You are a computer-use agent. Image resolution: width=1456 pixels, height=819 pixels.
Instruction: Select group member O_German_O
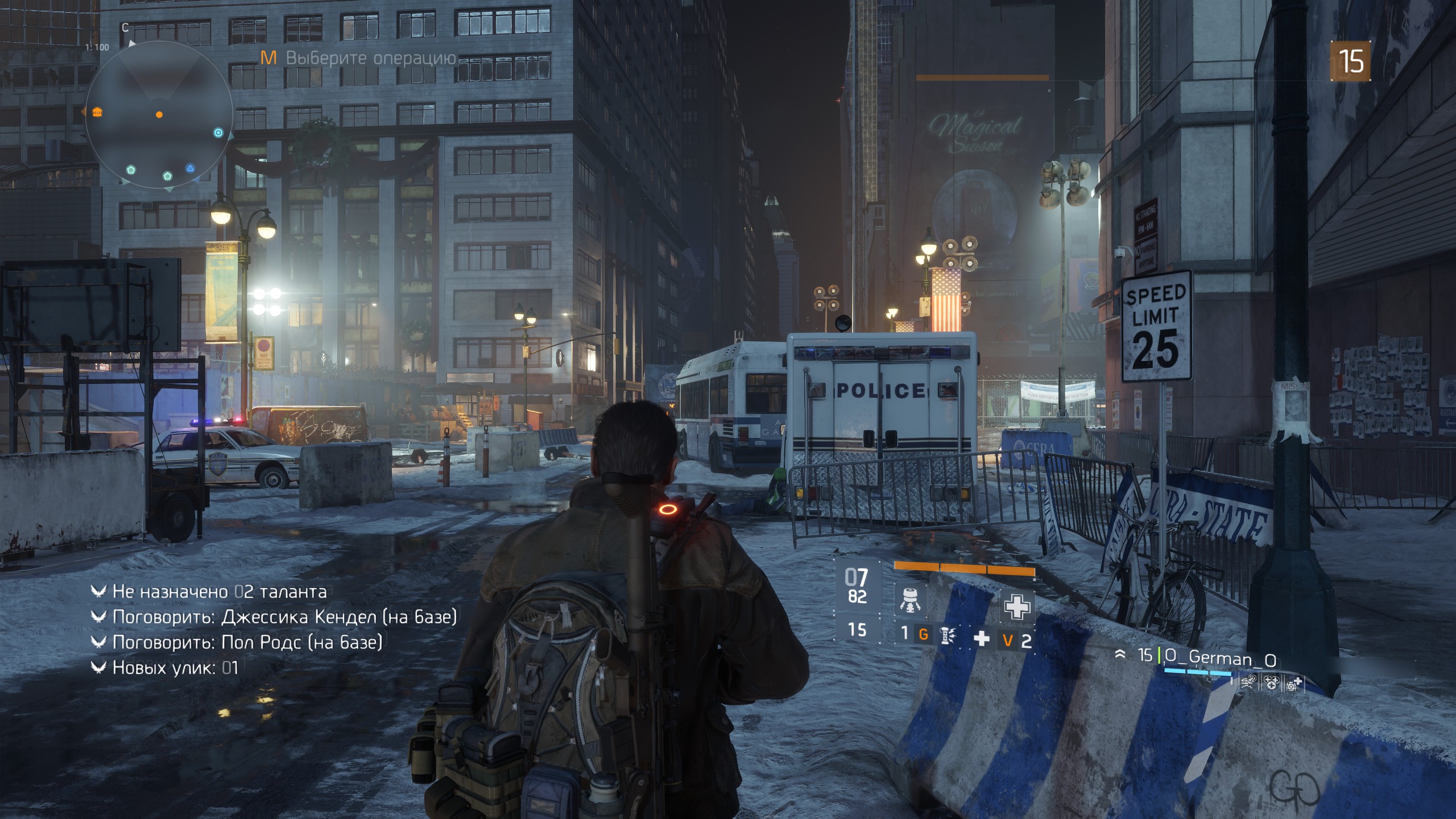[1219, 659]
